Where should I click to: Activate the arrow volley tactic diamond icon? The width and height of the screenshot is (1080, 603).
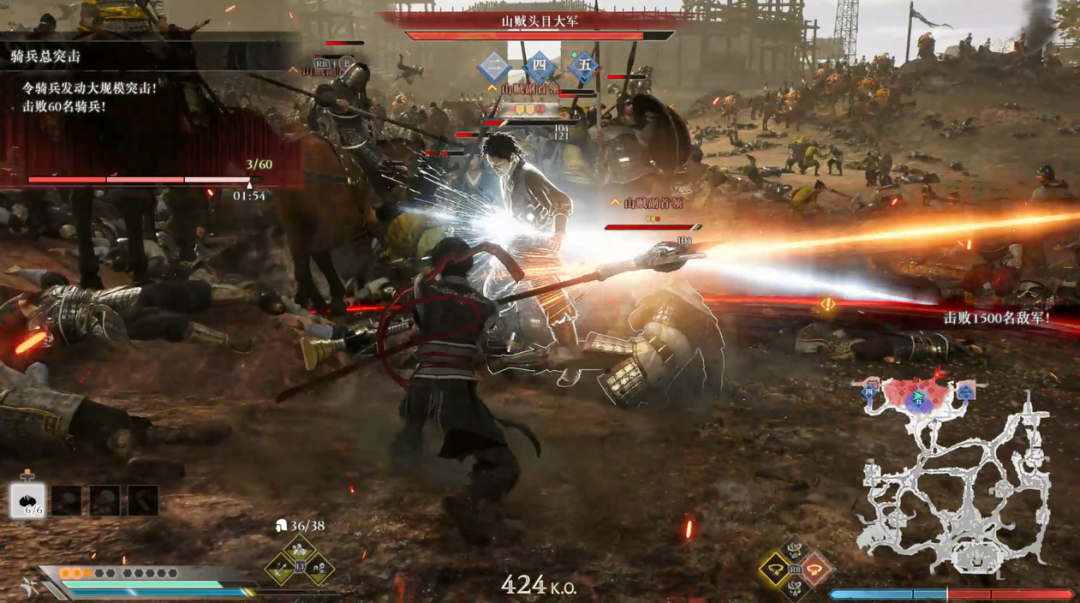[x=280, y=569]
